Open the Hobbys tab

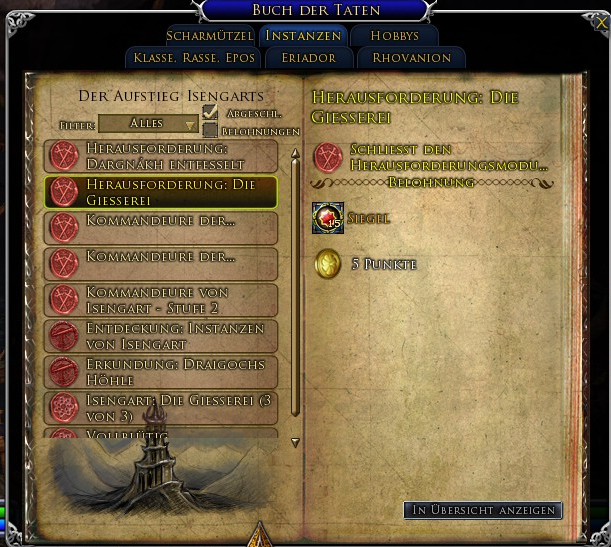[394, 36]
